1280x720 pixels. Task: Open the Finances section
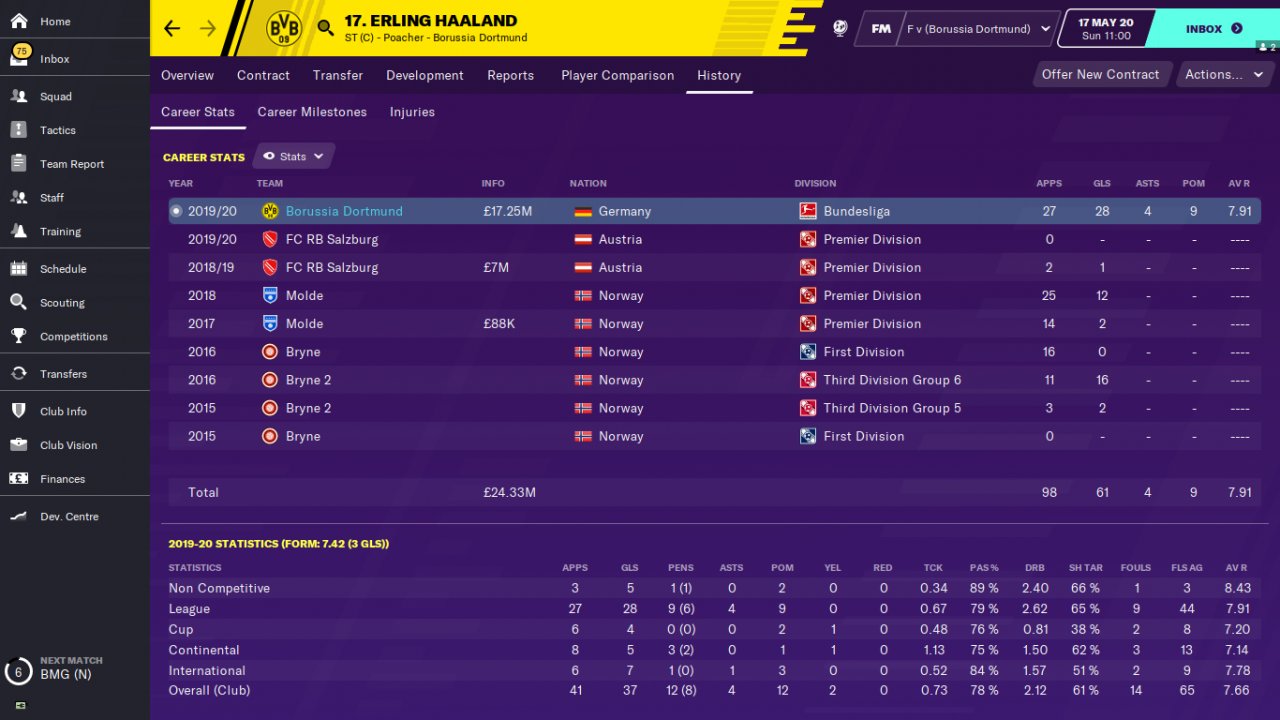(62, 479)
